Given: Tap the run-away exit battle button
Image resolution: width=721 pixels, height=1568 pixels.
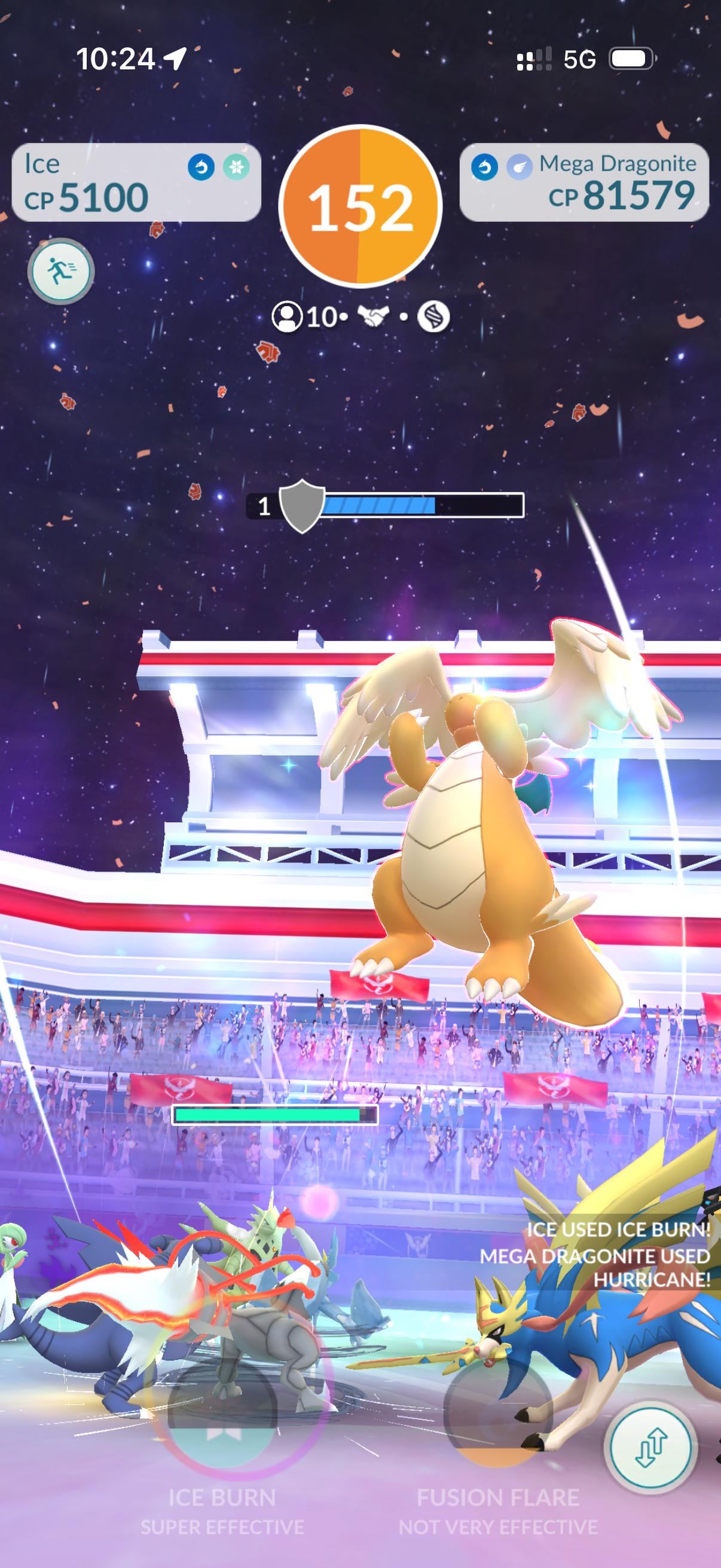Looking at the screenshot, I should [61, 271].
